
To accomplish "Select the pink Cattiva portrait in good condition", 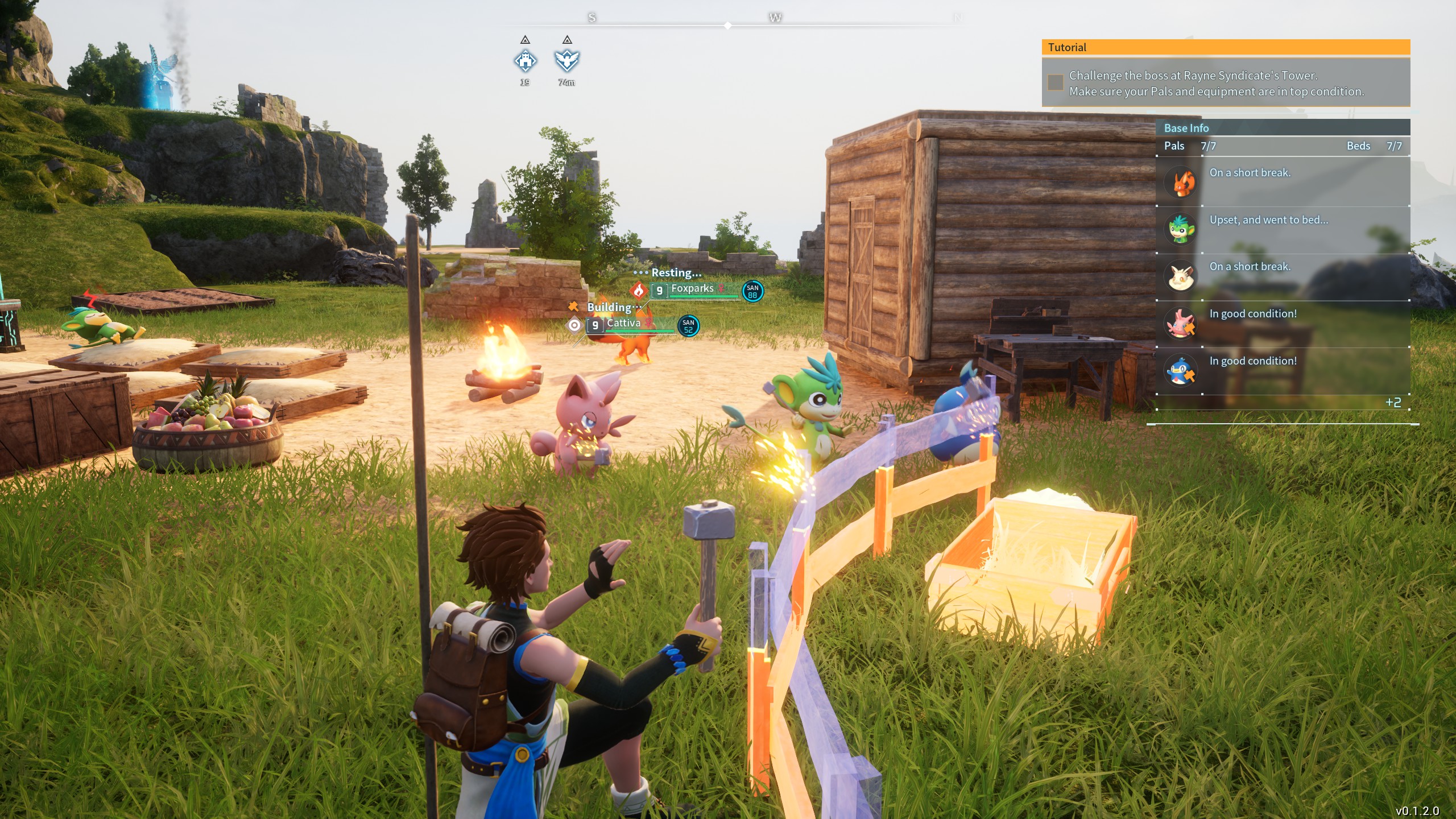I will pos(1181,323).
